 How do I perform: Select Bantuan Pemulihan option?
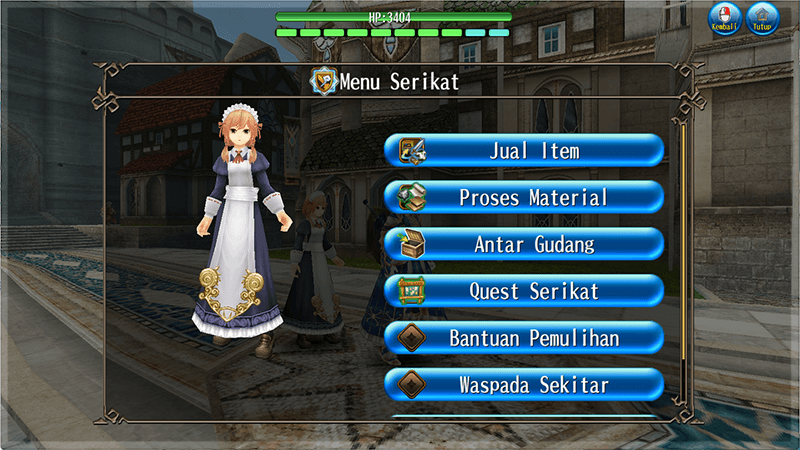(x=524, y=338)
